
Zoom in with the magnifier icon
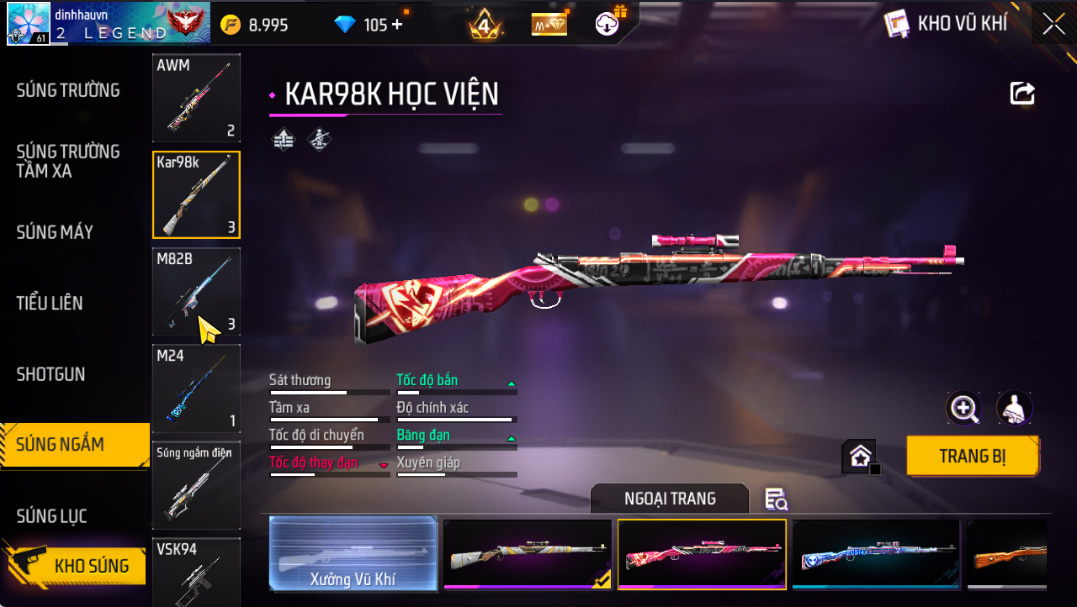point(964,408)
